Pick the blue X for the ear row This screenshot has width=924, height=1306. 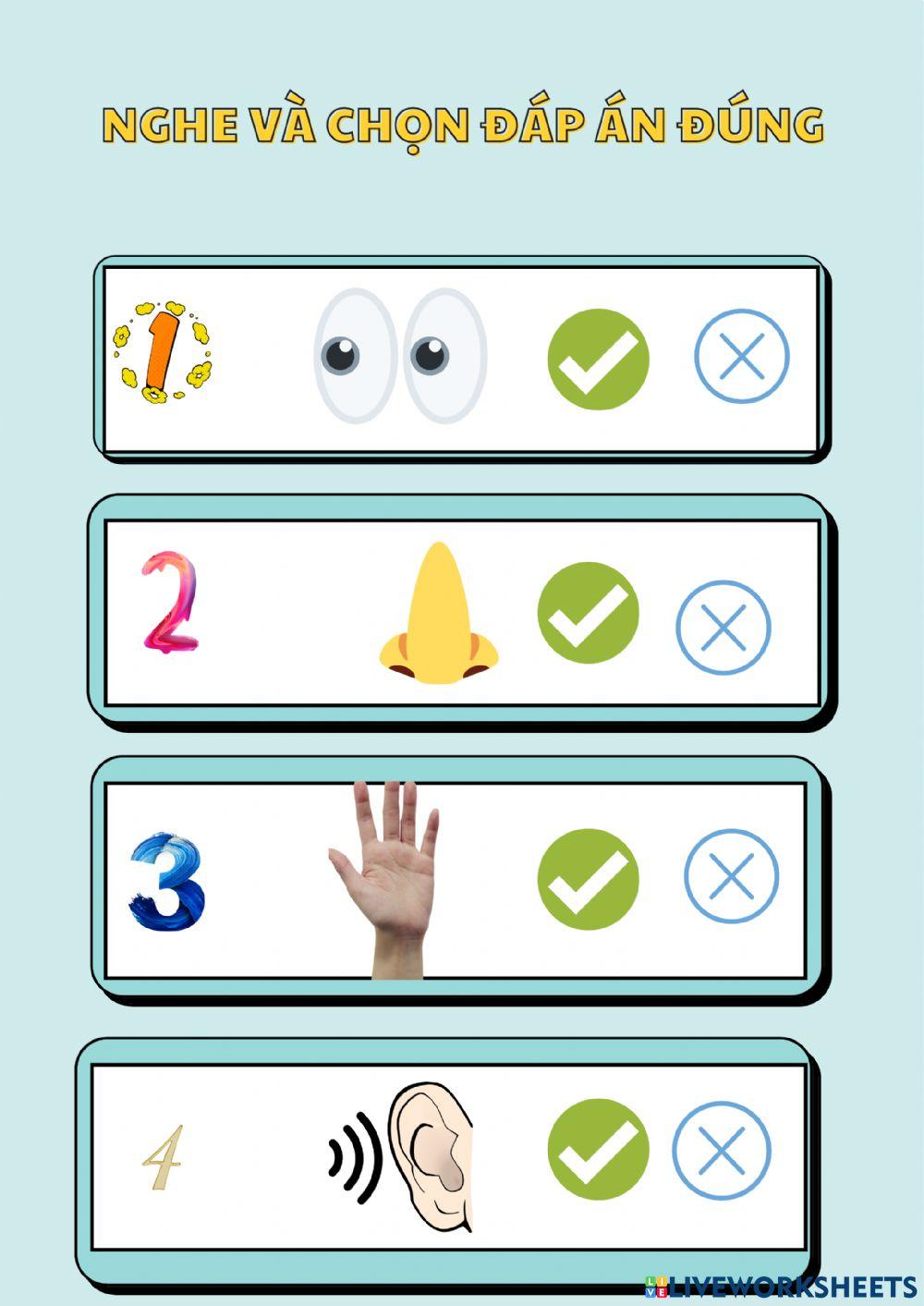pyautogui.click(x=721, y=1150)
